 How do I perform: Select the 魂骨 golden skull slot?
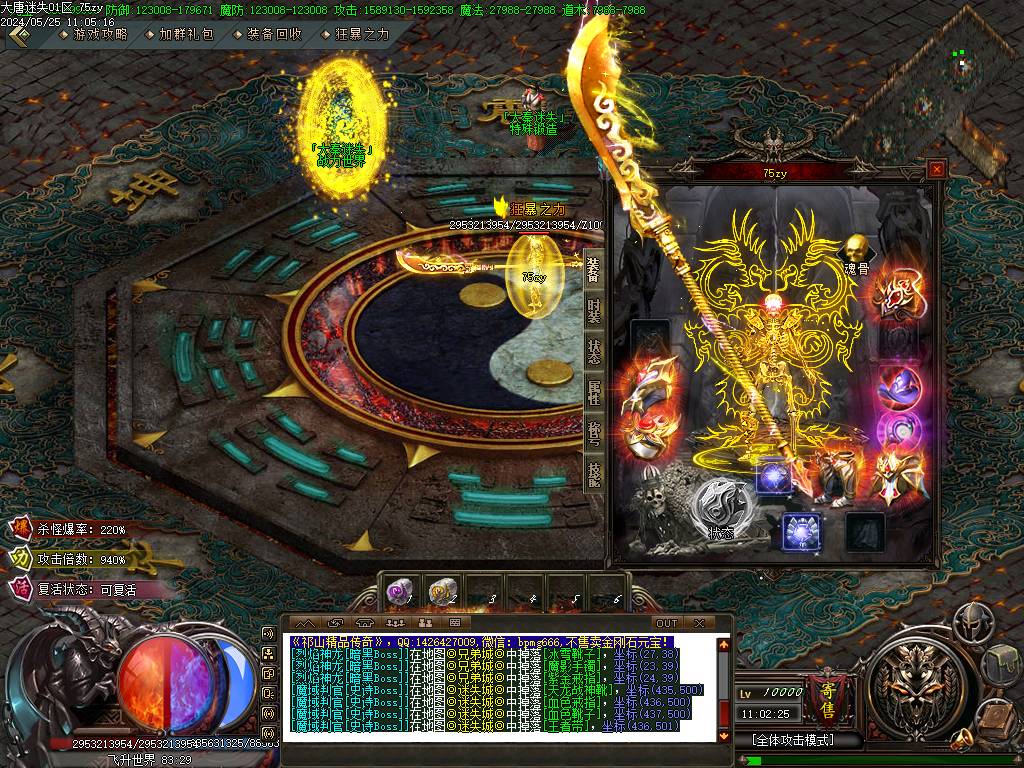(x=855, y=248)
